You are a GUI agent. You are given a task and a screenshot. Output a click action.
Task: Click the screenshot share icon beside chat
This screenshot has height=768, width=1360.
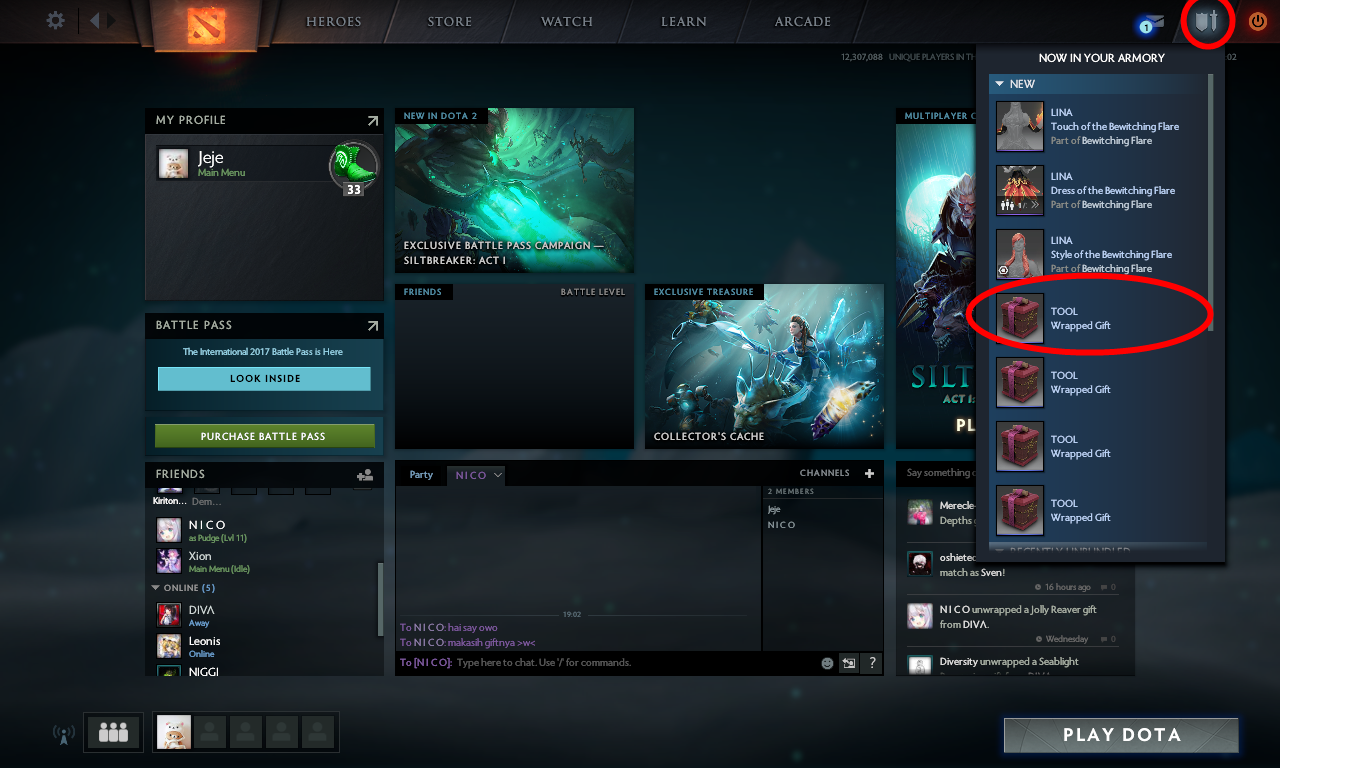tap(849, 663)
